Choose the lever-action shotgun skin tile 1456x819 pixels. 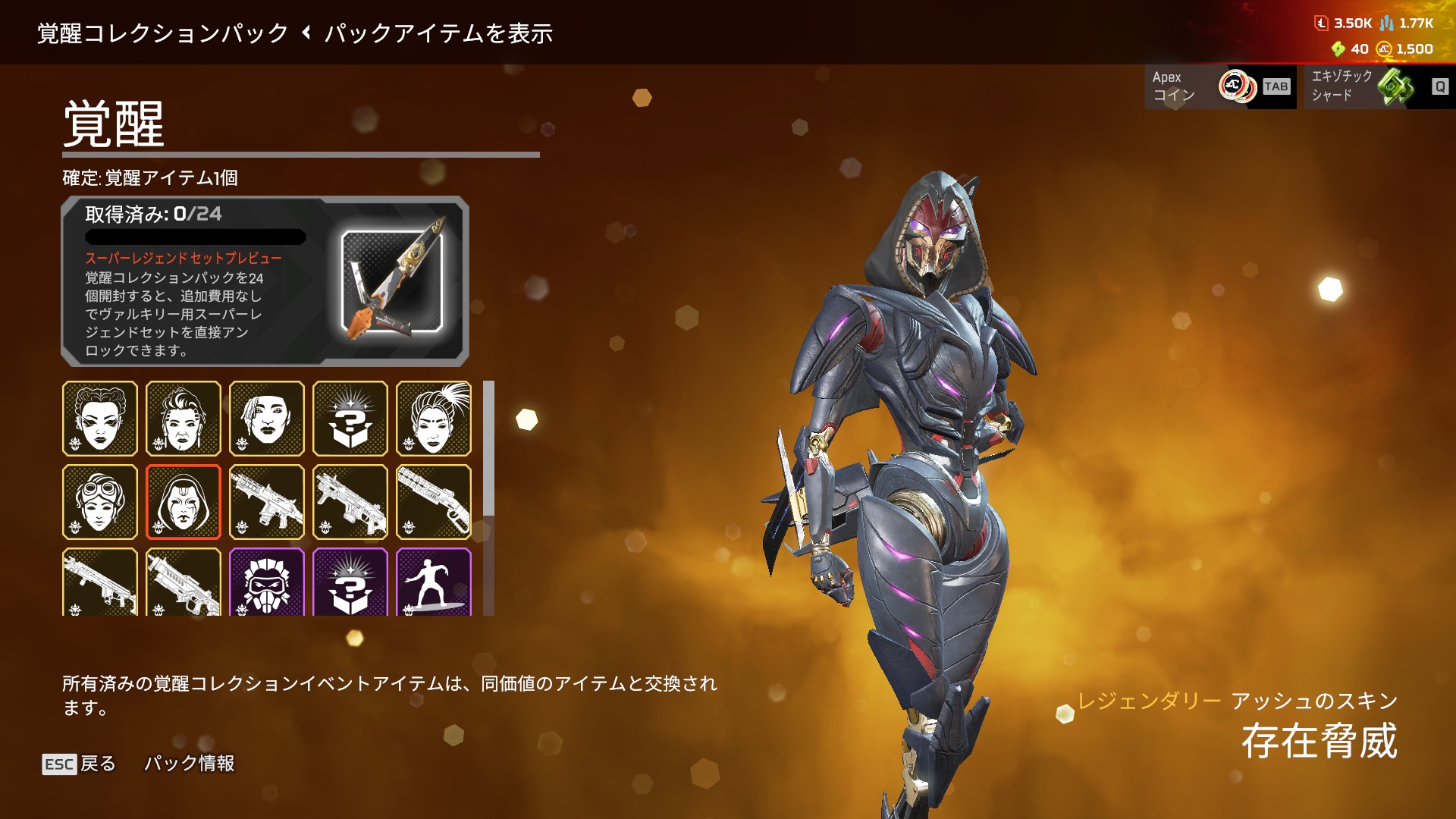(x=434, y=502)
